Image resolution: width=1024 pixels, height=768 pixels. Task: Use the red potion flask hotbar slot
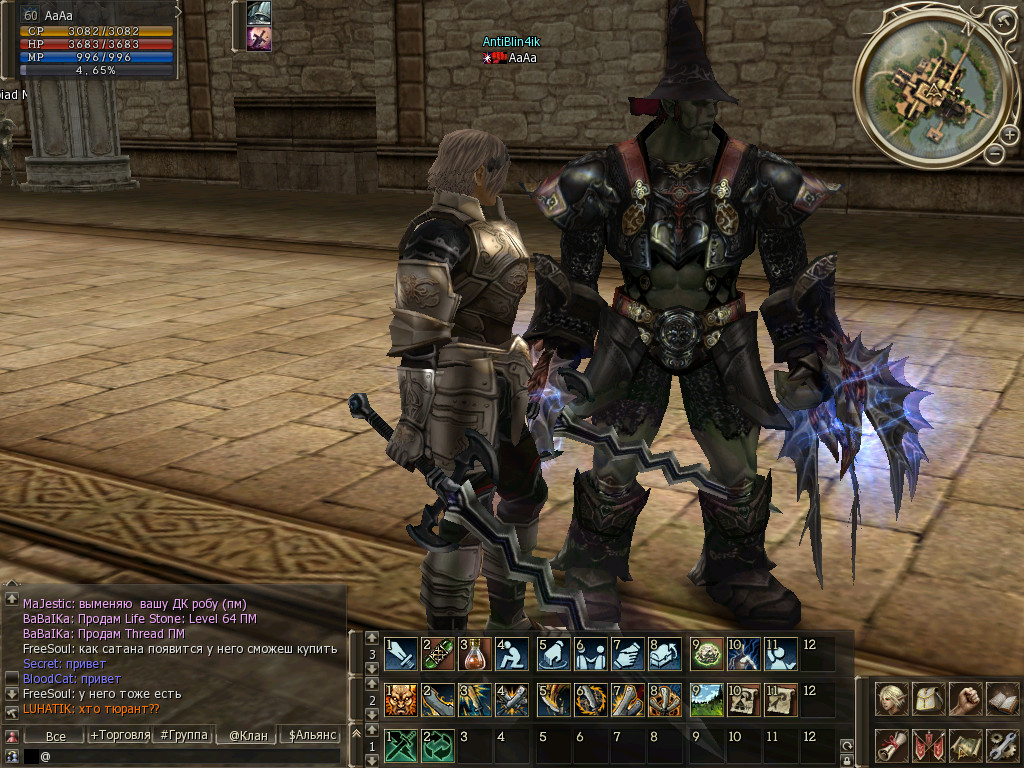[x=472, y=653]
